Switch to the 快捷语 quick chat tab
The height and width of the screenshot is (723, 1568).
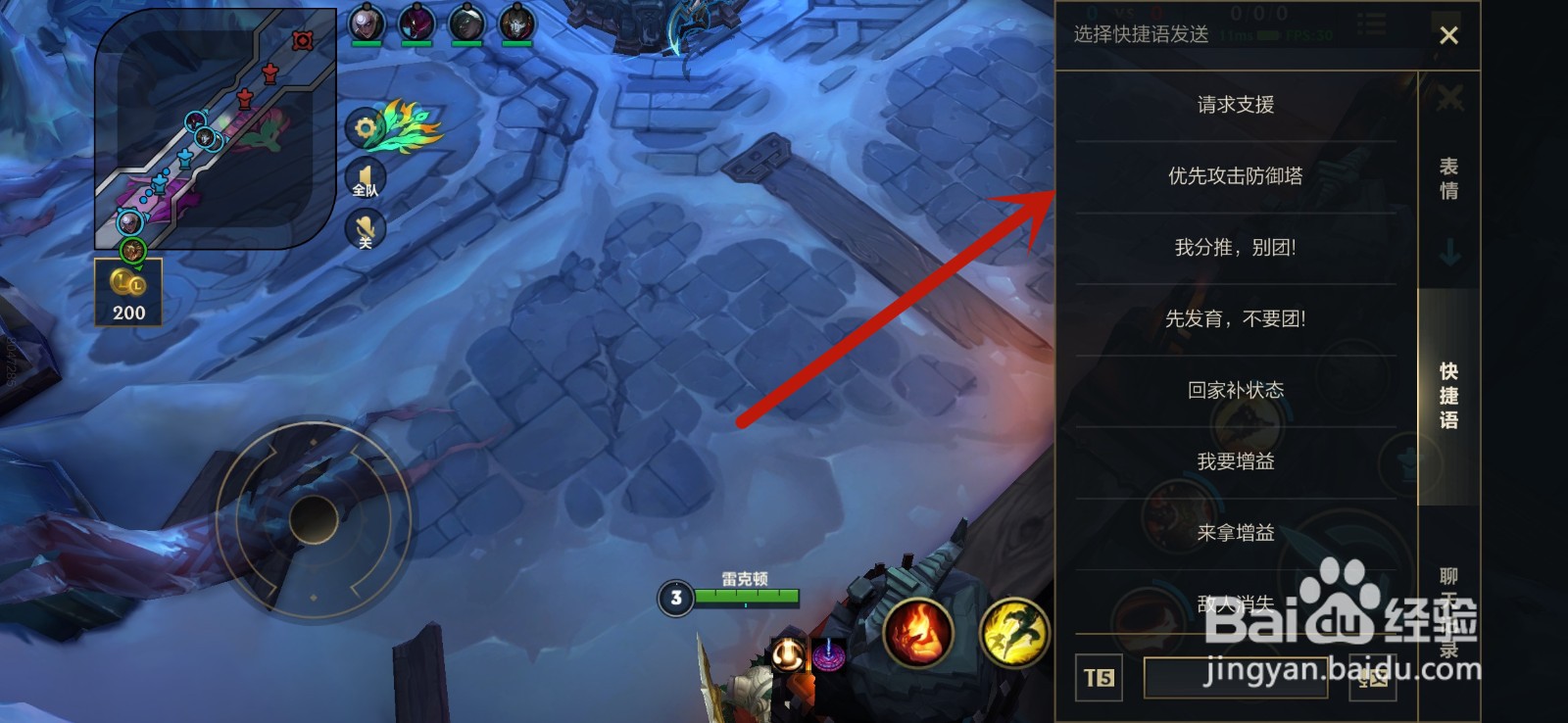1450,395
